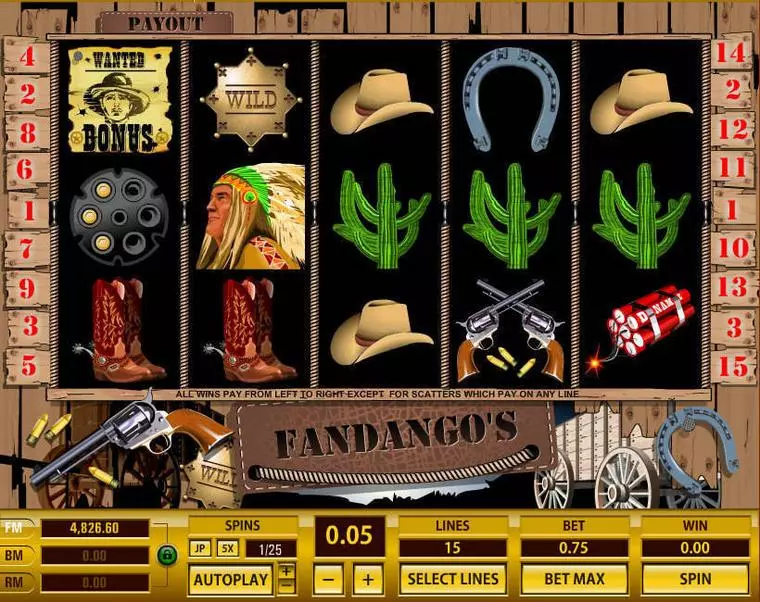Spin the reels

[x=695, y=578]
